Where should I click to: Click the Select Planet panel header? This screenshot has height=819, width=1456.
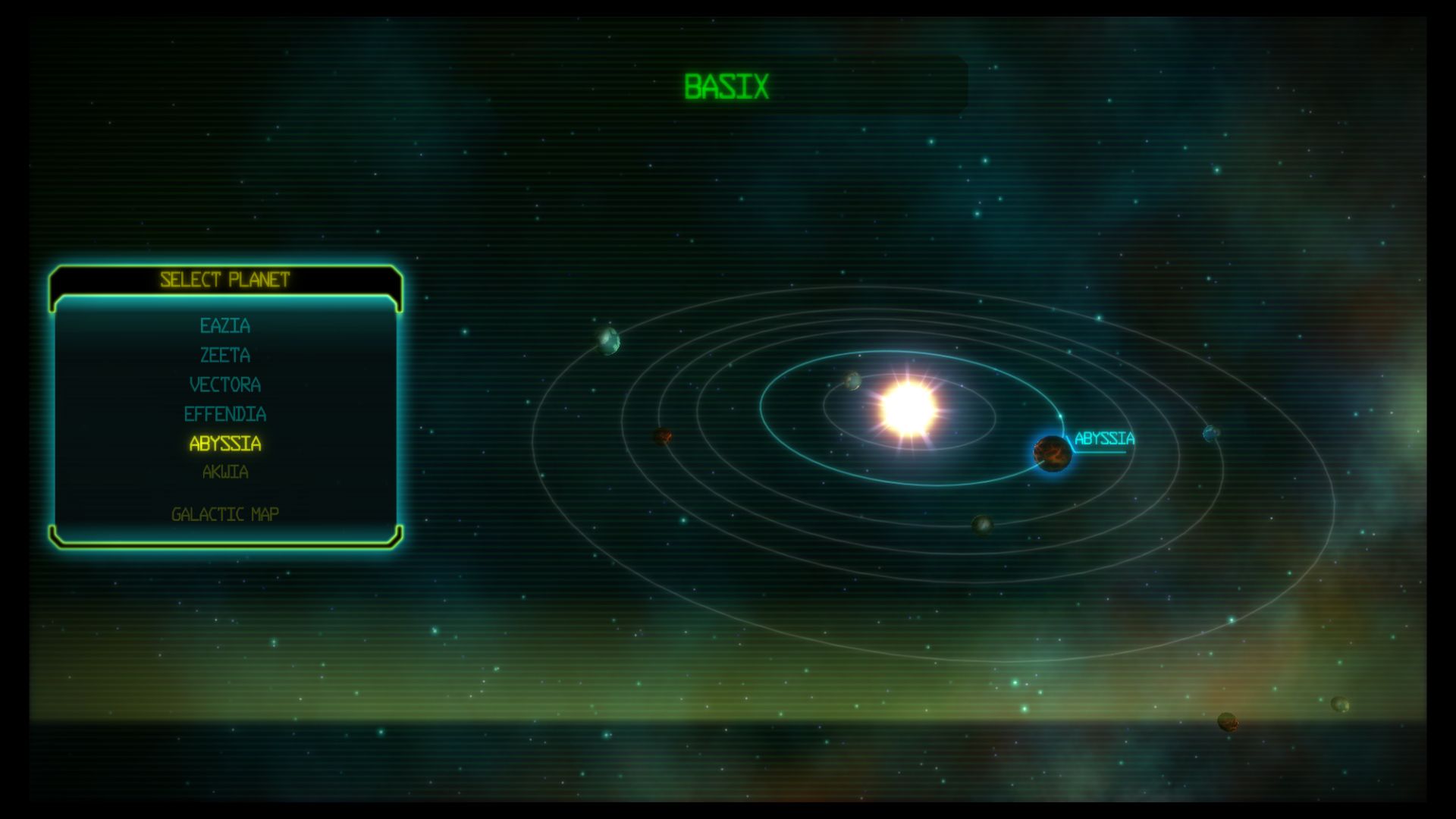pyautogui.click(x=225, y=280)
